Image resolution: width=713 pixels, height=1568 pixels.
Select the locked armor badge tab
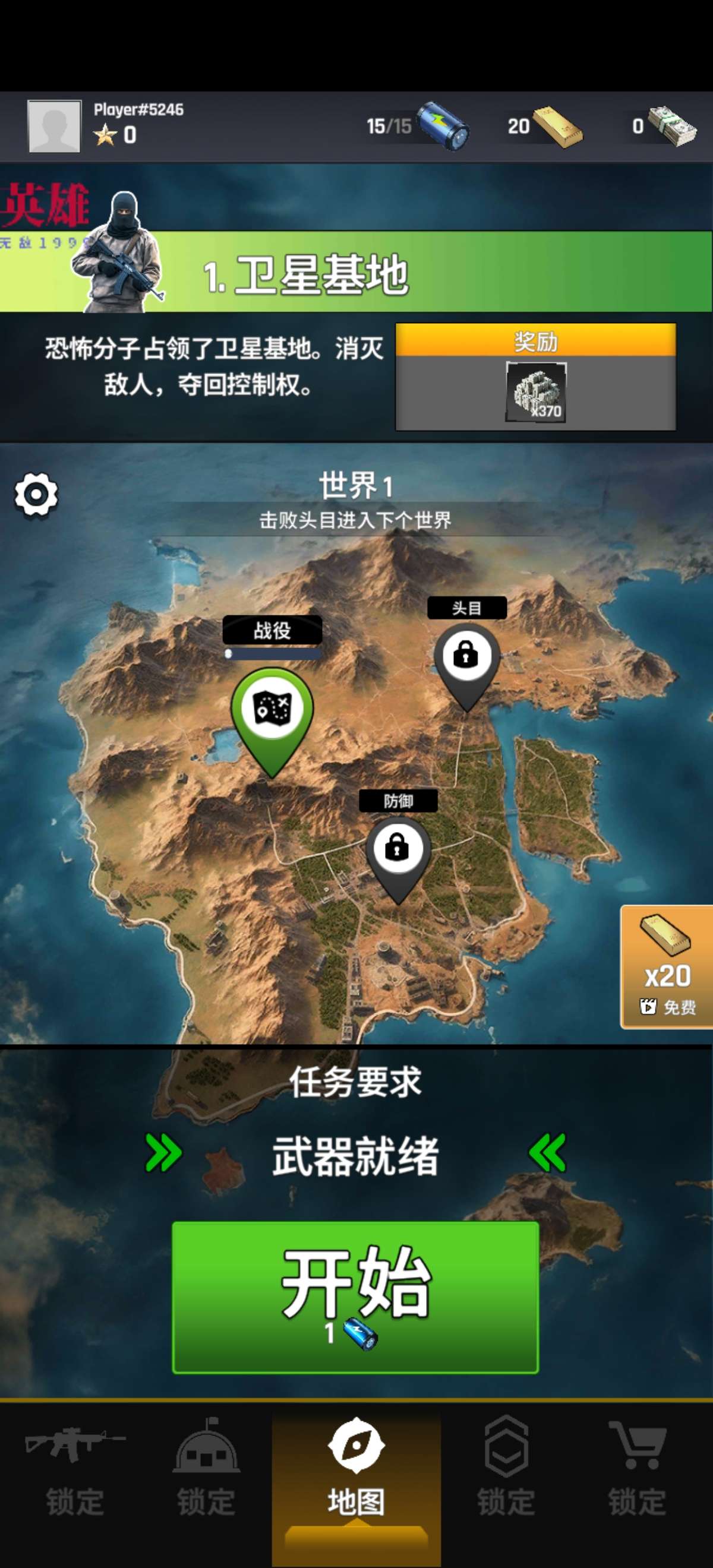[506, 1467]
